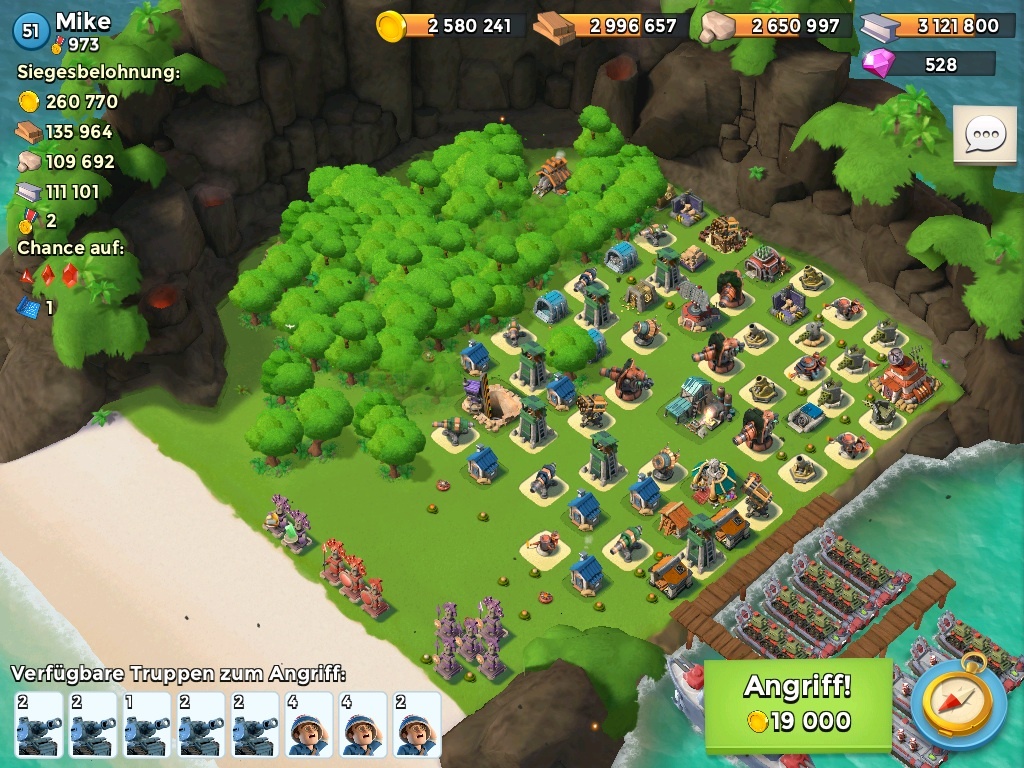Select the rifleman troop slot holding 2 units

point(417,724)
